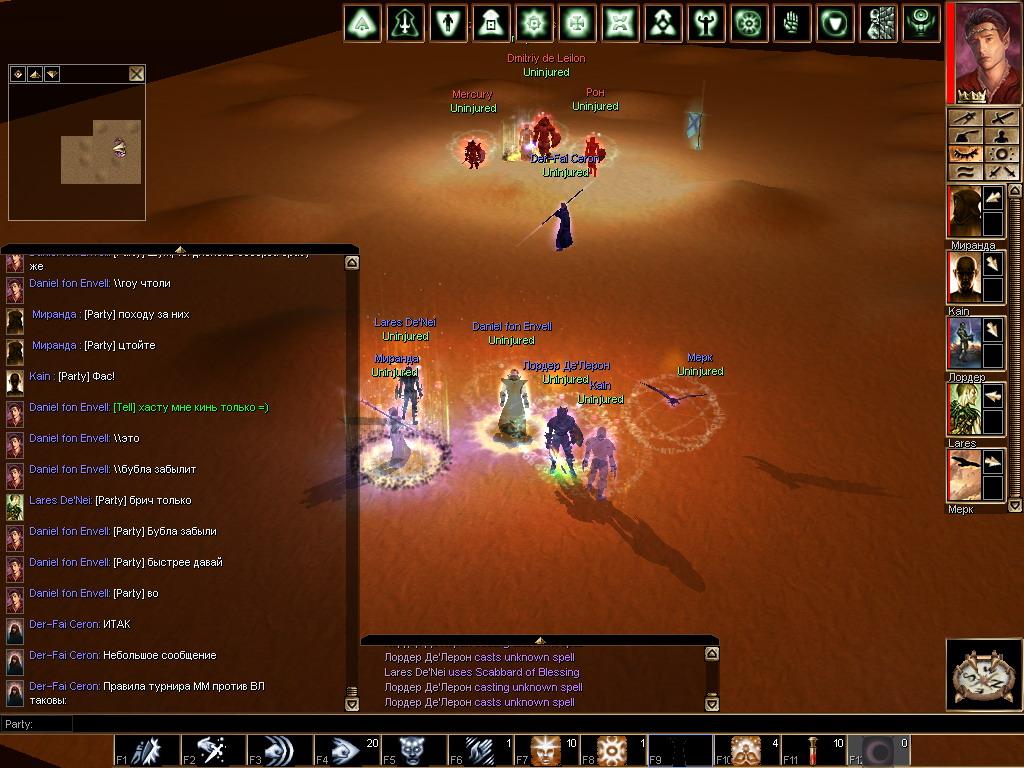
Task: Click the shield icon in top bar
Action: click(x=836, y=23)
